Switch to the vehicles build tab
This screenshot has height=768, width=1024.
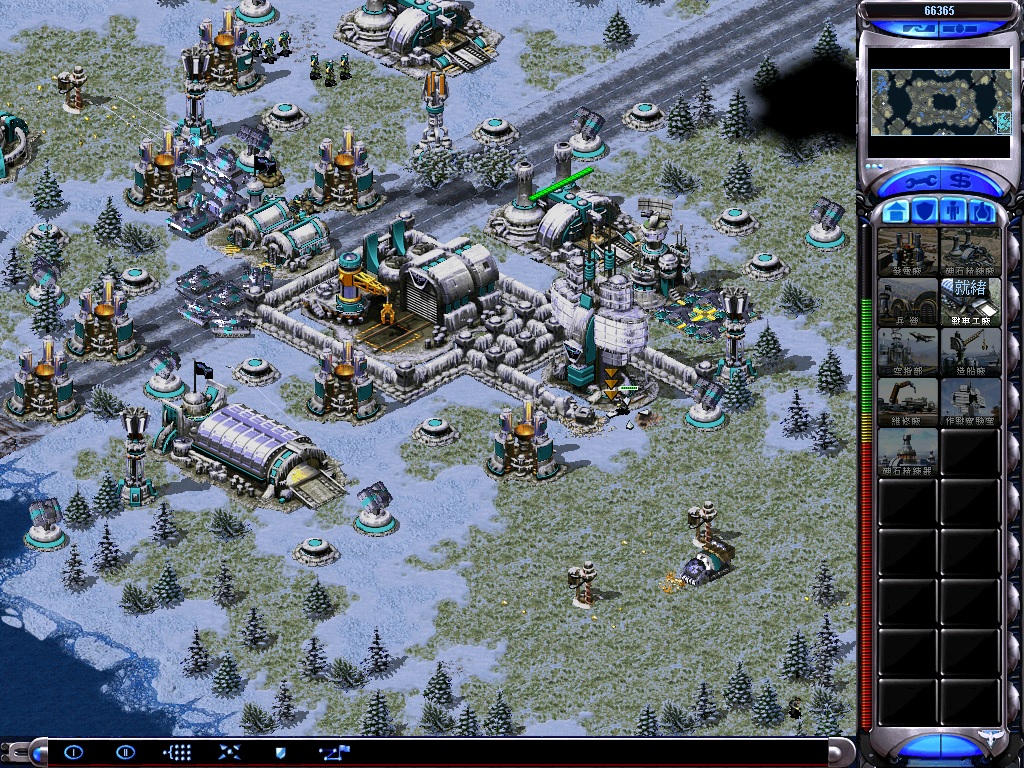click(x=983, y=212)
